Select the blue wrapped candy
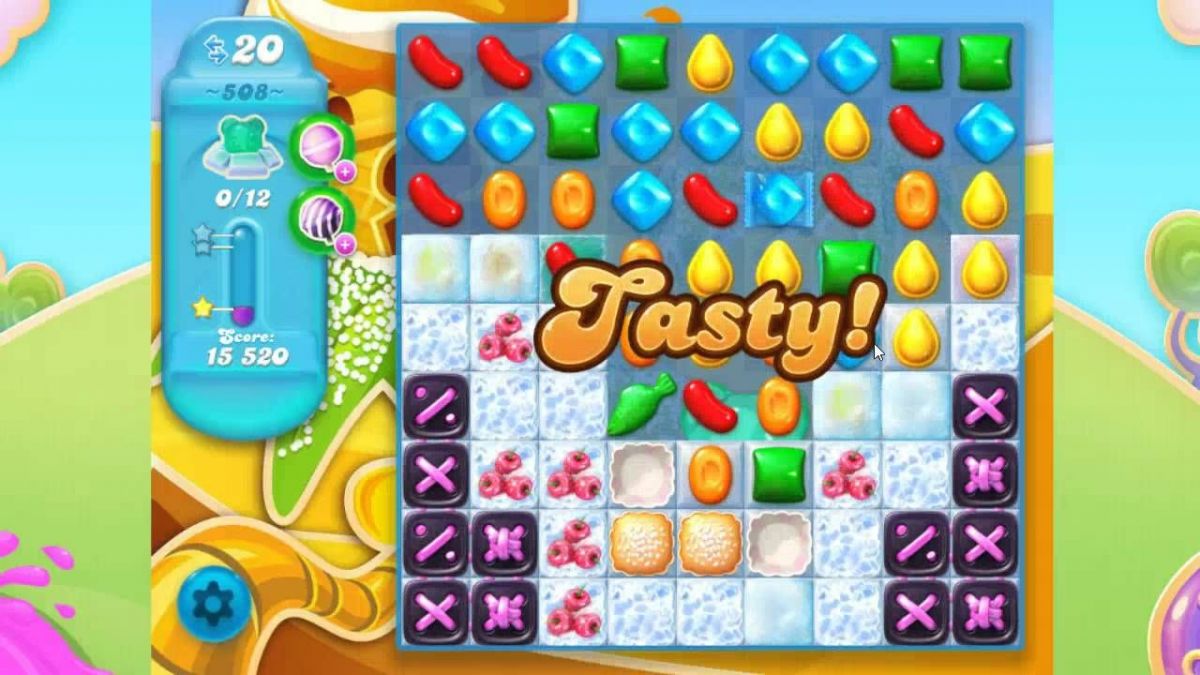The width and height of the screenshot is (1200, 675). [x=779, y=198]
